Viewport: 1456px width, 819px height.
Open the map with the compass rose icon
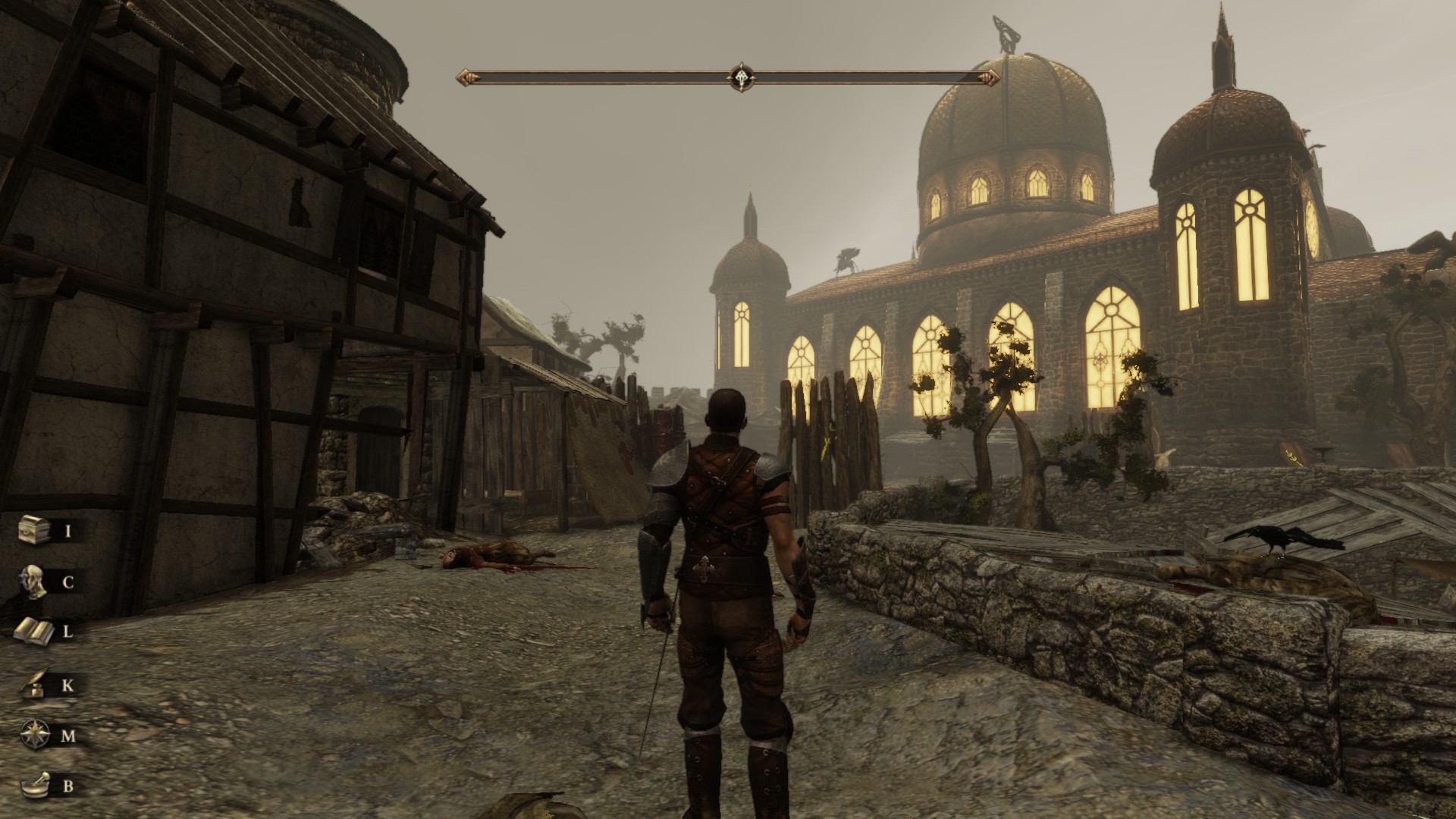[35, 735]
